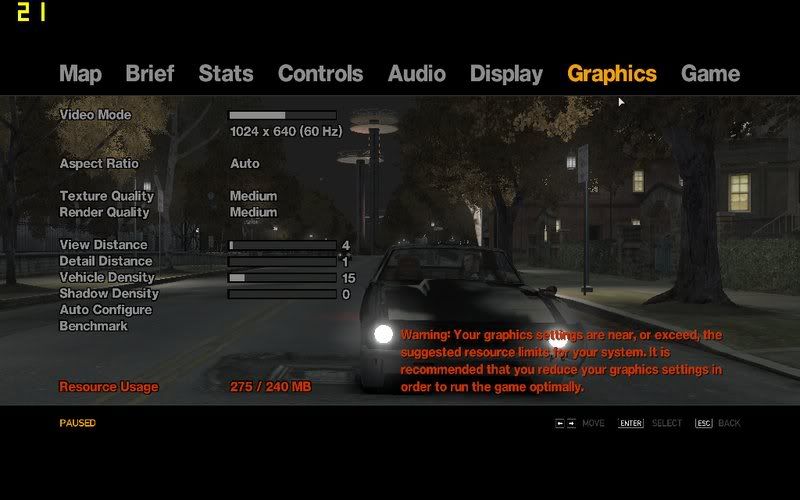Select the Texture Quality option
Screen dimensions: 800x500
click(253, 196)
